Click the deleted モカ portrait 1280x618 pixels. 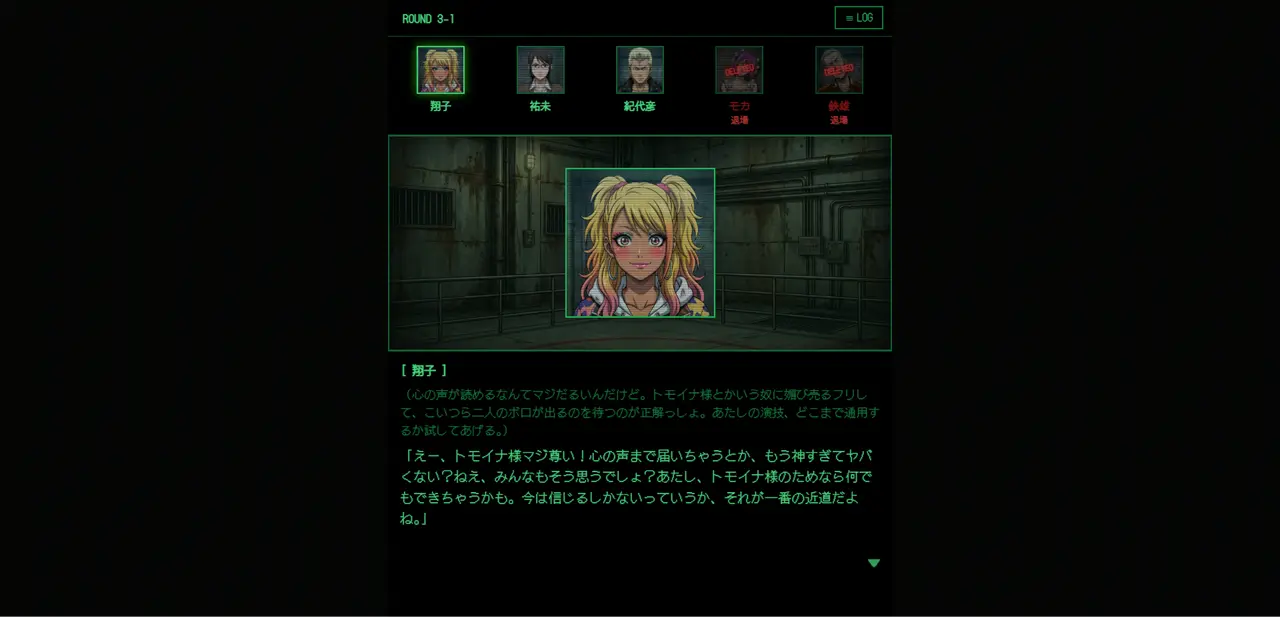tap(739, 70)
